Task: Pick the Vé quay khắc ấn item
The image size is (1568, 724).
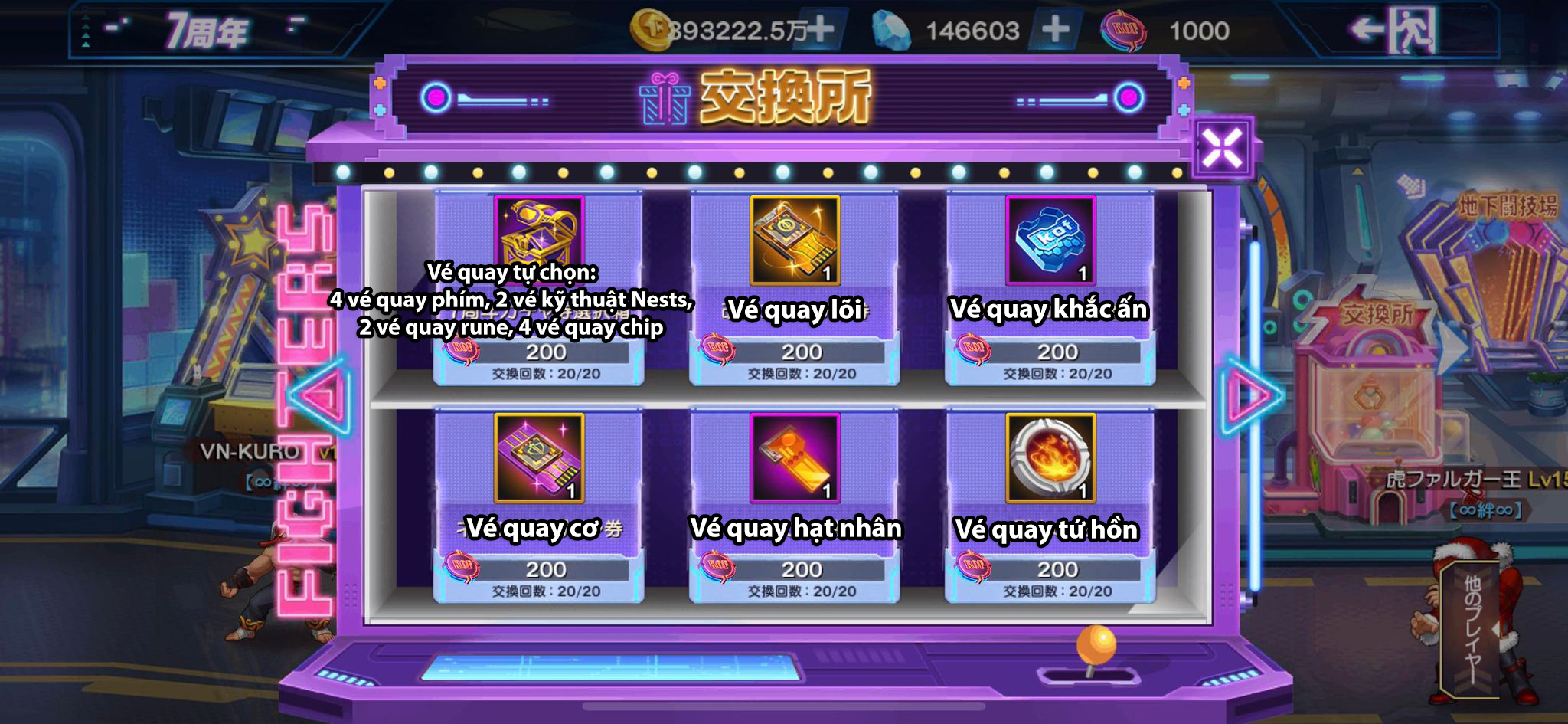Action: tap(1050, 241)
